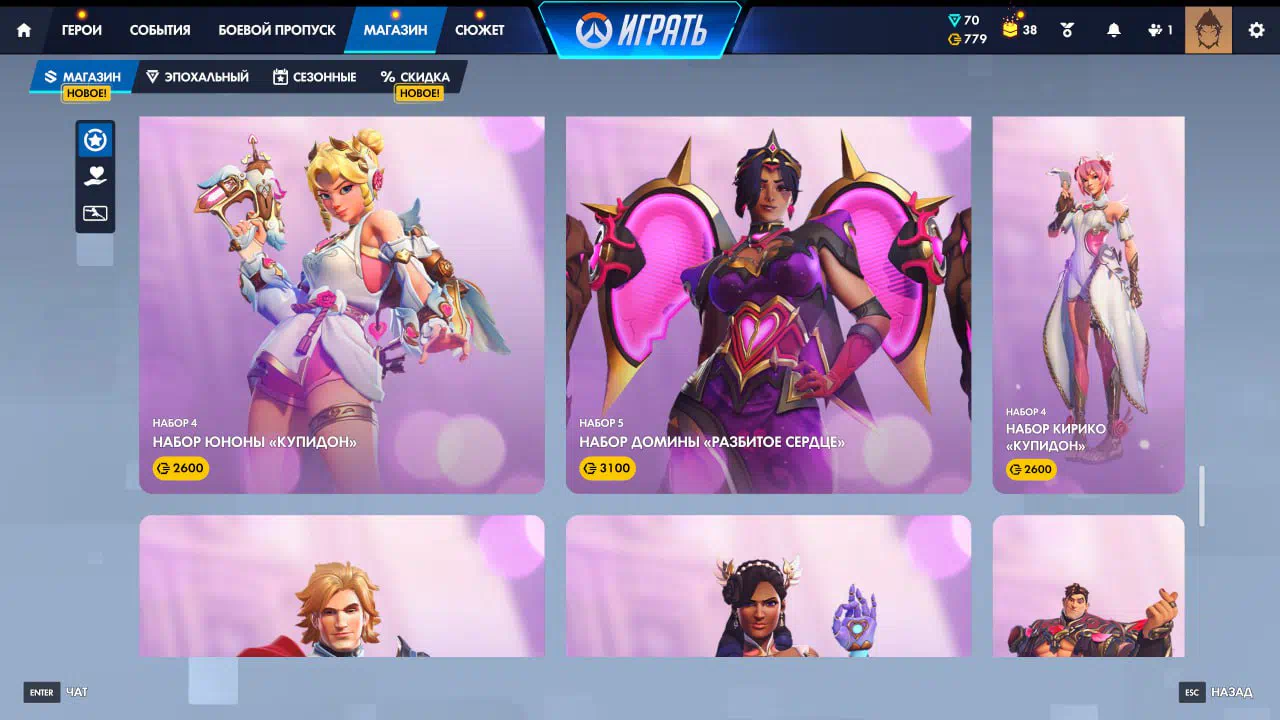Screen dimensions: 1280x720
Task: Open the notifications bell
Action: pyautogui.click(x=1114, y=30)
